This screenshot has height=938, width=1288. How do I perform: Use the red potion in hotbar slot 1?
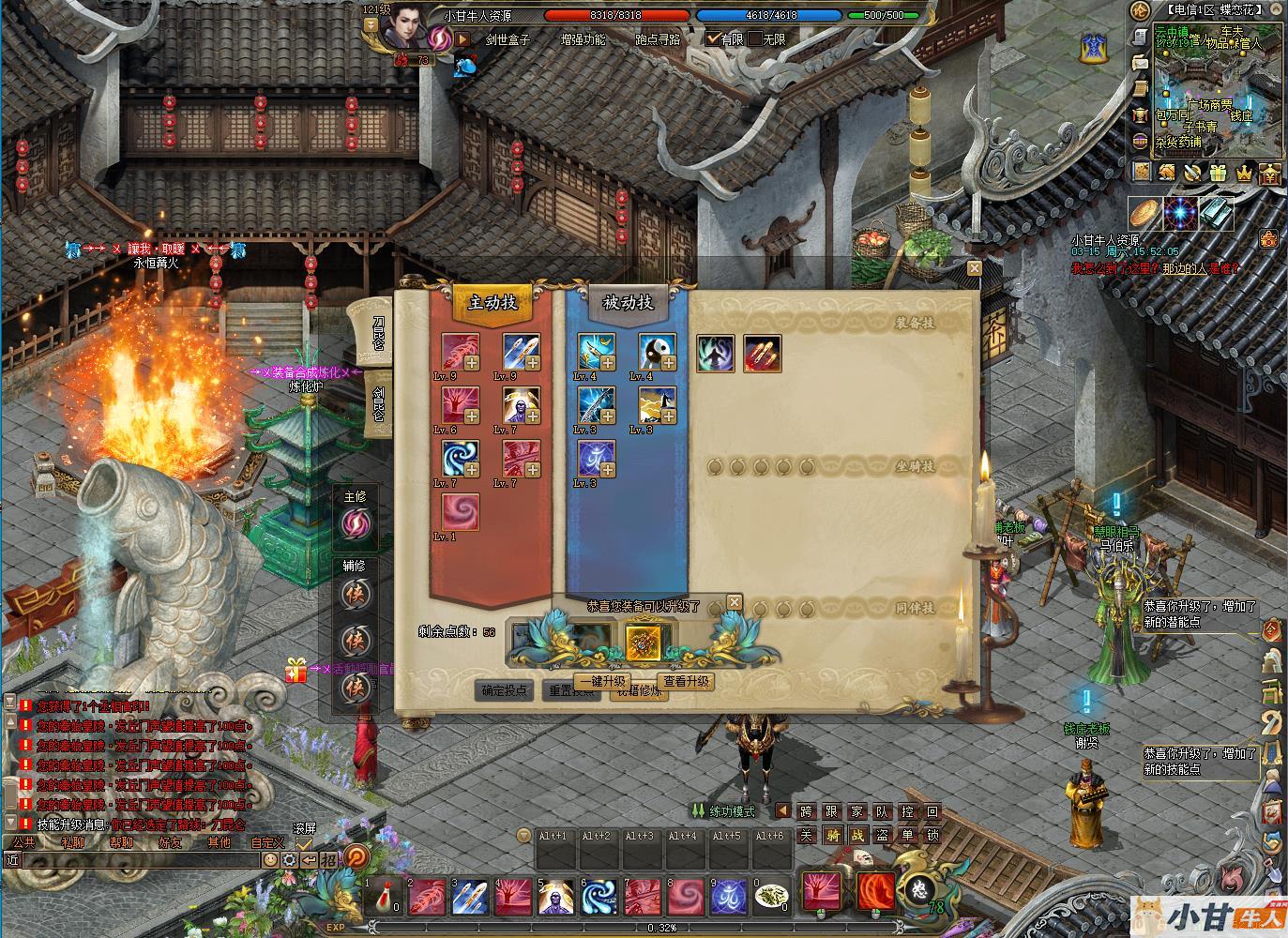tap(383, 898)
